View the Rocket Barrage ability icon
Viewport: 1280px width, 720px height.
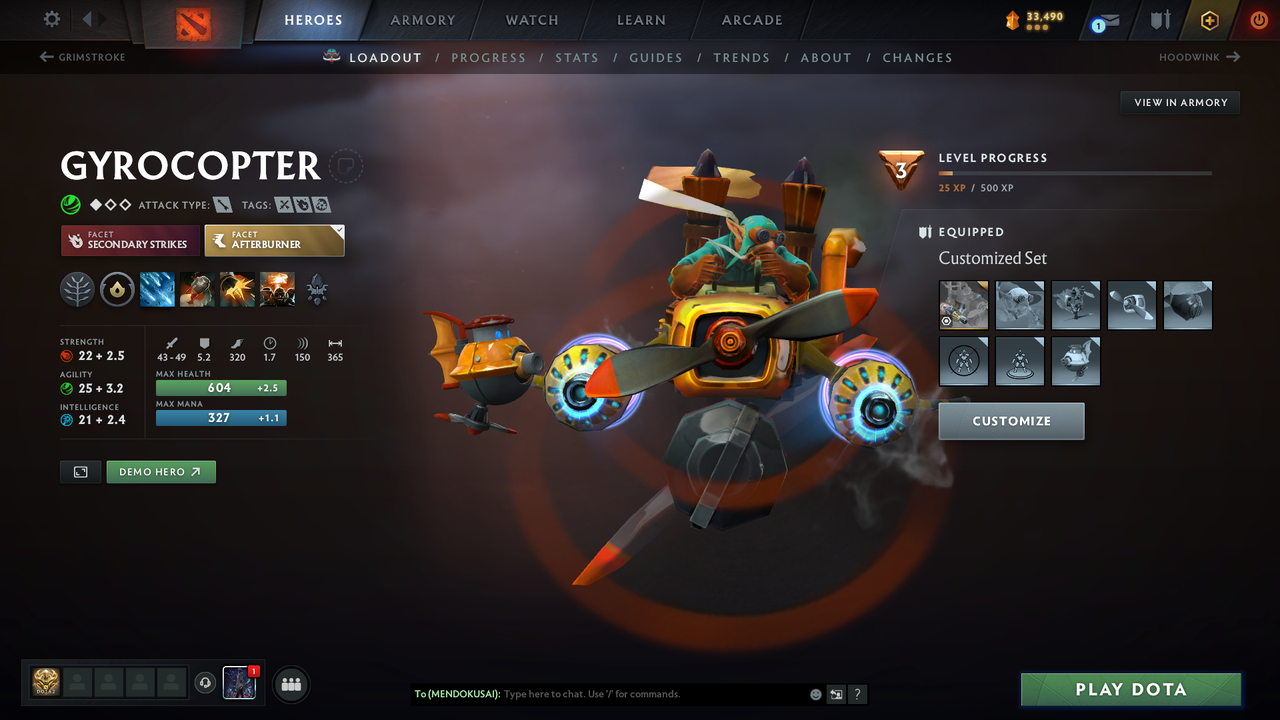(158, 290)
